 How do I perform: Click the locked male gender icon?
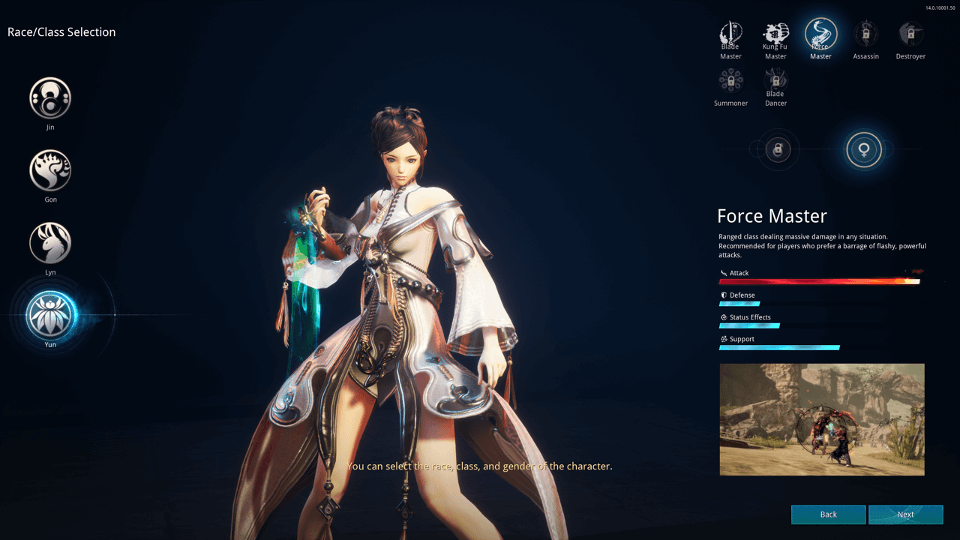point(776,150)
